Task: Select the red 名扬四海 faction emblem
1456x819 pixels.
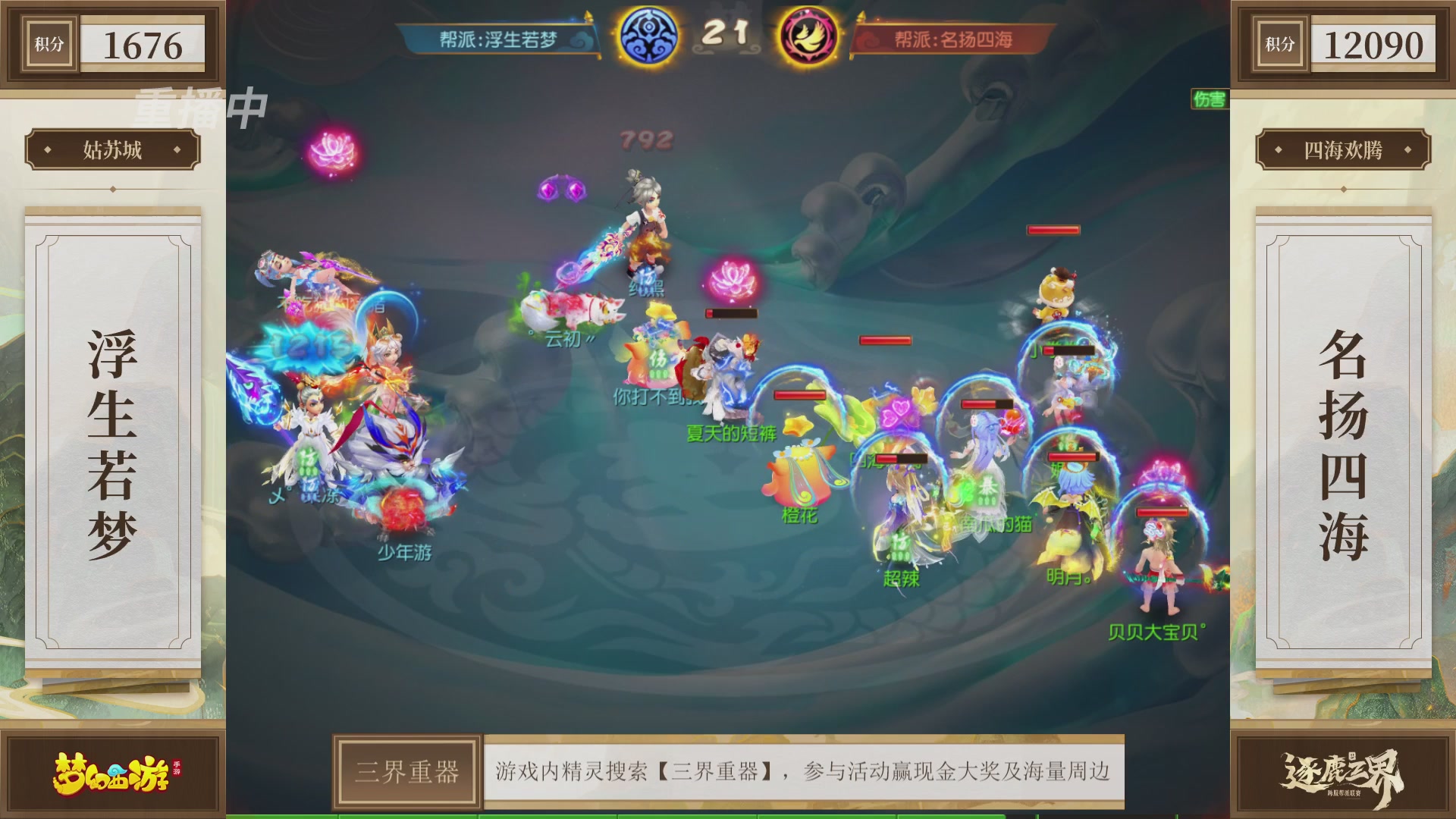Action: (808, 35)
